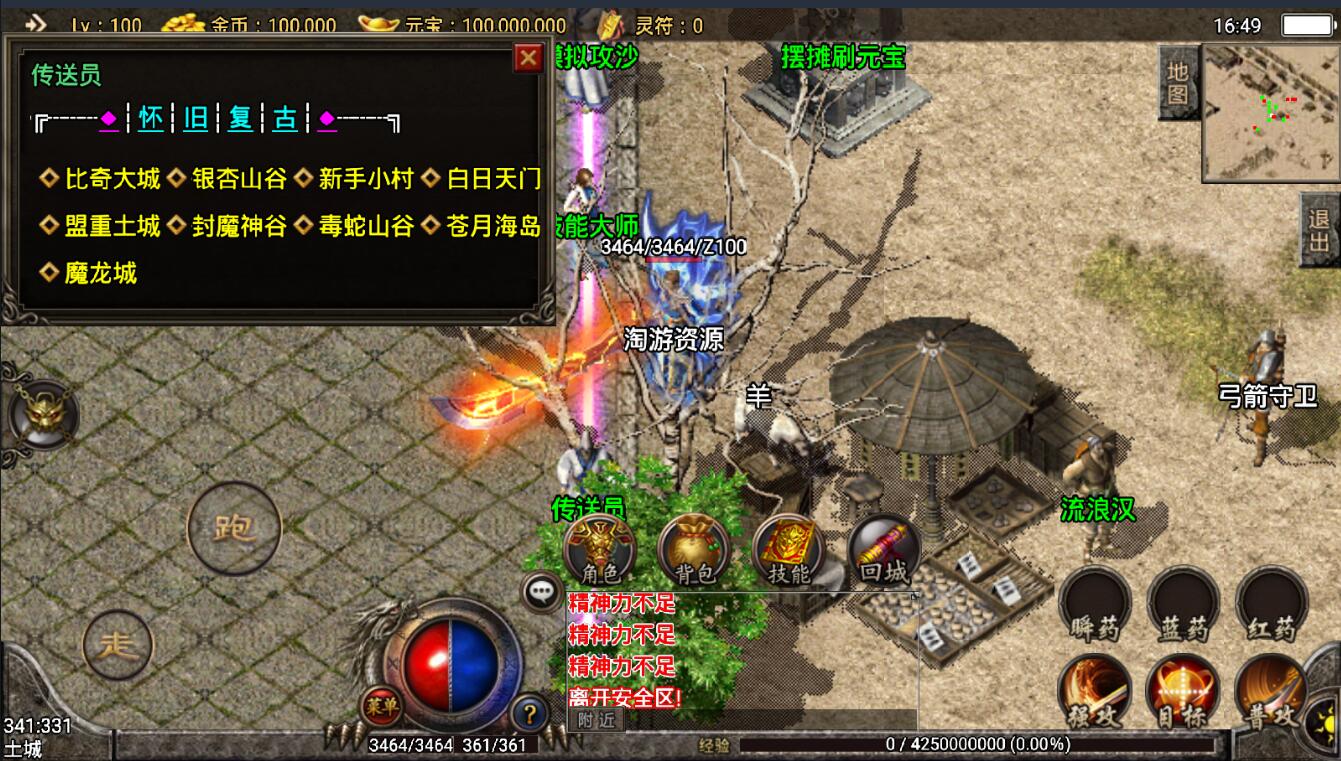Show the 技能 skills book
The width and height of the screenshot is (1341, 761).
tap(788, 551)
